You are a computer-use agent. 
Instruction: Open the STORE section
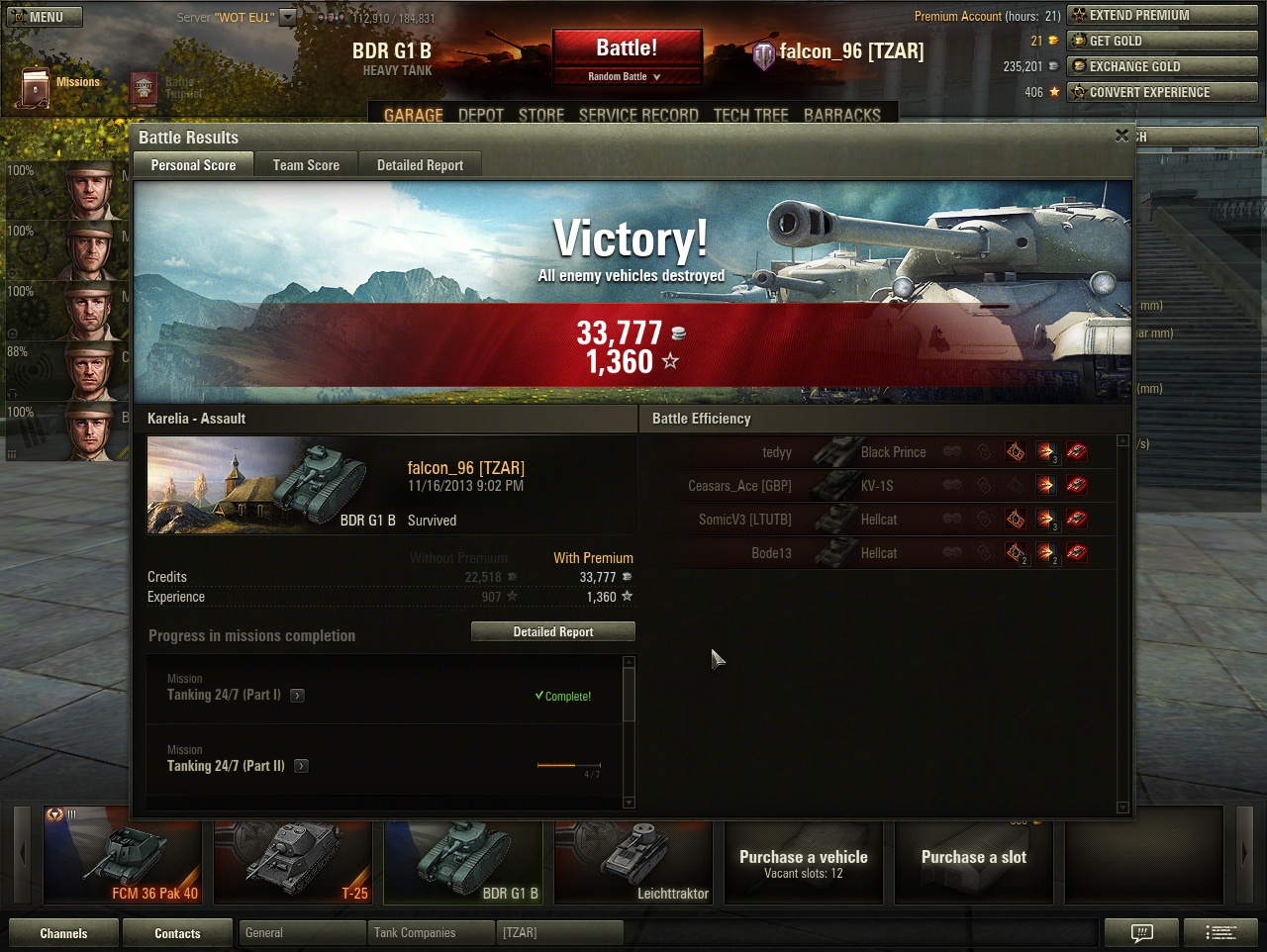541,115
